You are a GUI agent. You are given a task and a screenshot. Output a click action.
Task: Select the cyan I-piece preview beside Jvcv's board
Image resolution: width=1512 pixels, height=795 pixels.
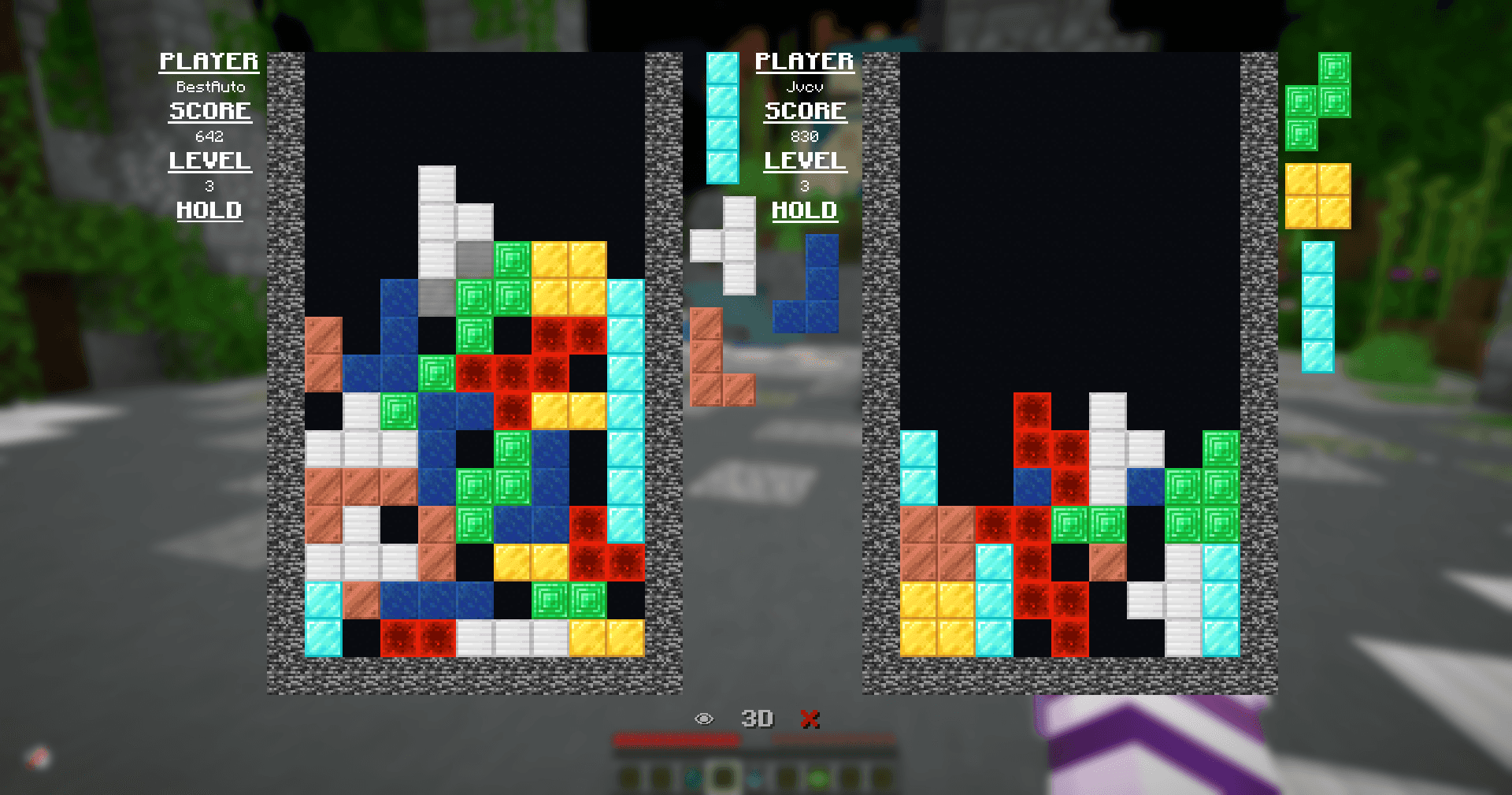(x=722, y=117)
